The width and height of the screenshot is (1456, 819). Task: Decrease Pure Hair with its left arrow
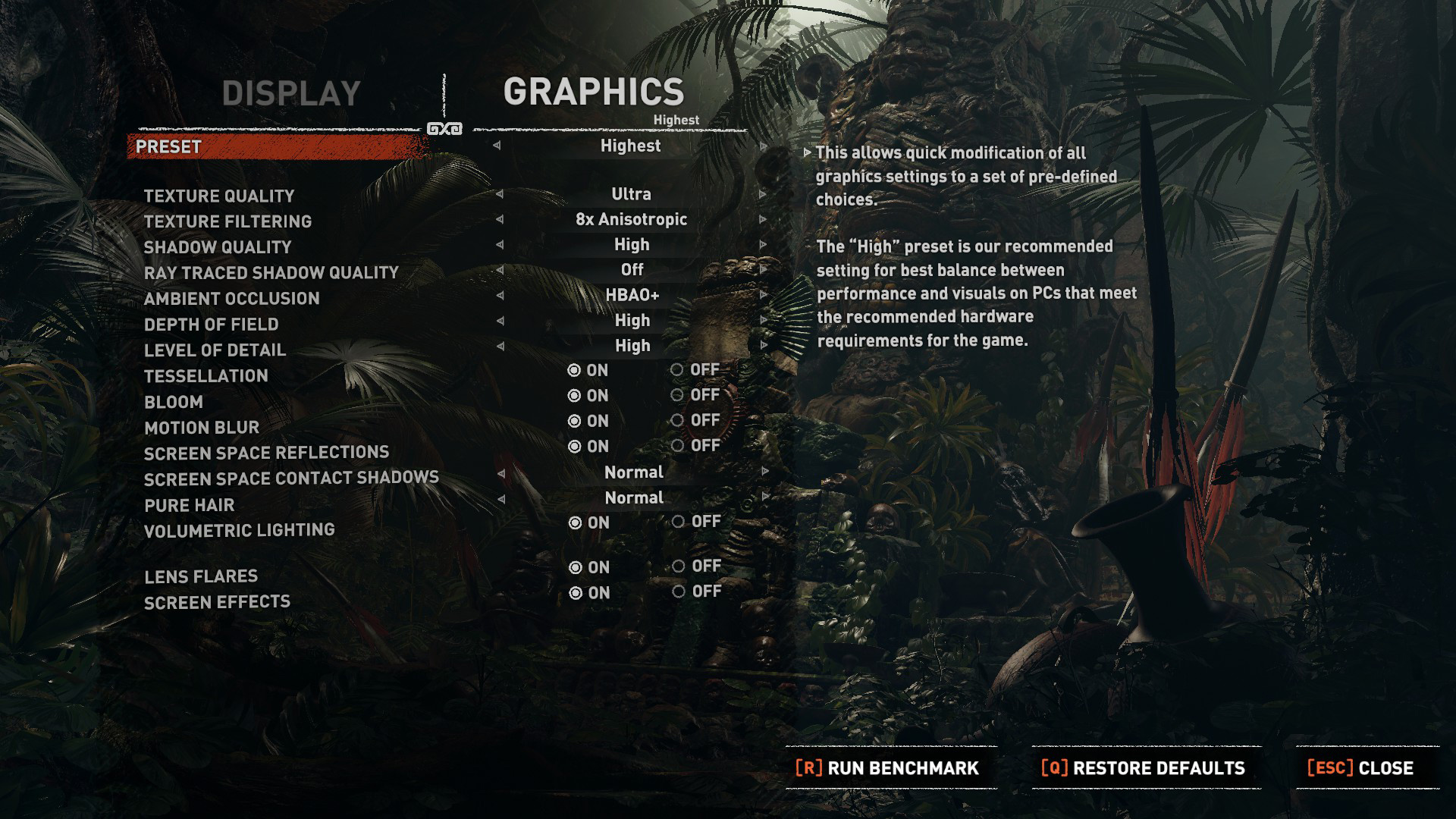tap(500, 498)
